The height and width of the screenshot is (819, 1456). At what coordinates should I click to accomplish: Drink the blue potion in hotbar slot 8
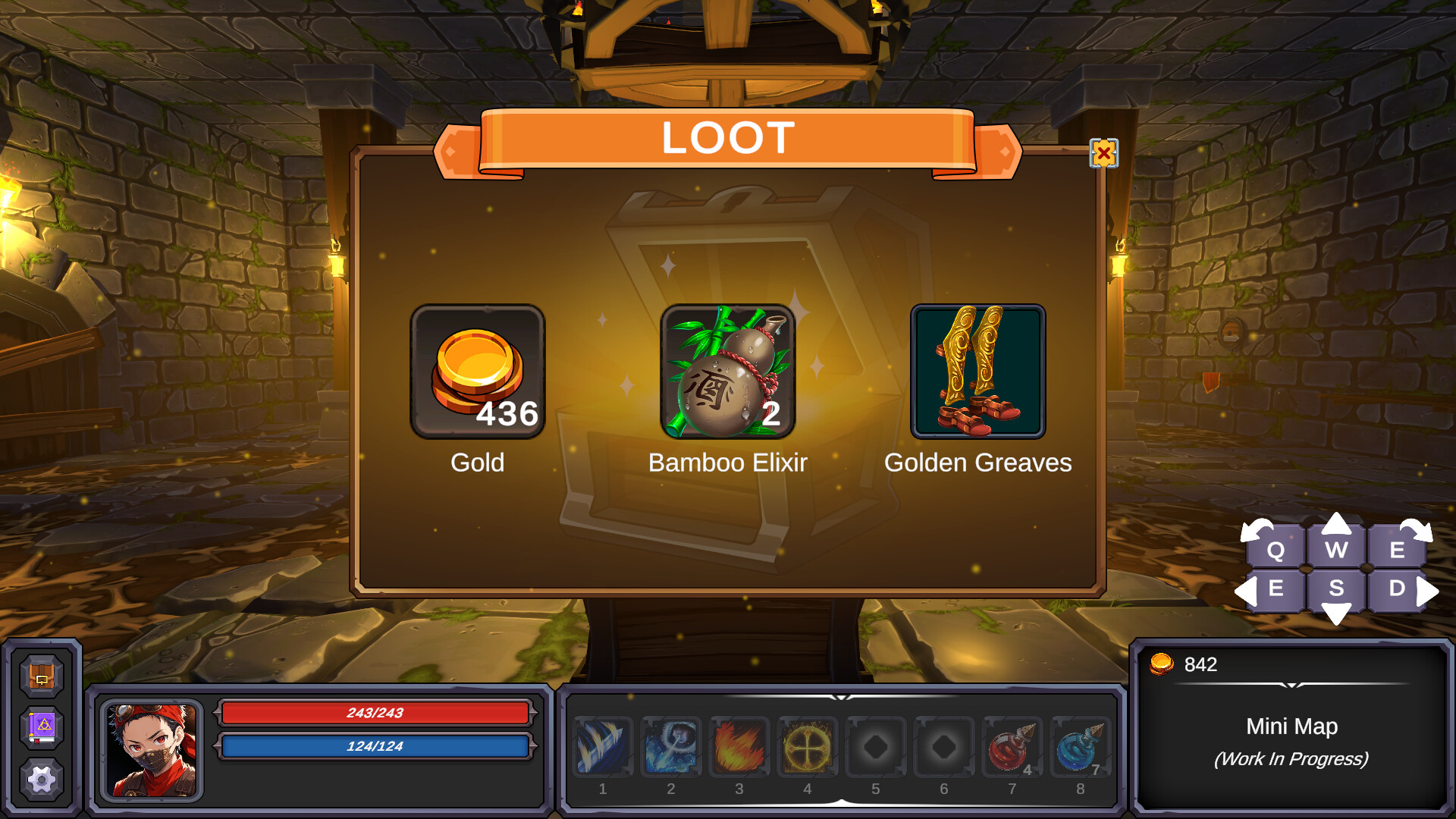tap(1081, 747)
